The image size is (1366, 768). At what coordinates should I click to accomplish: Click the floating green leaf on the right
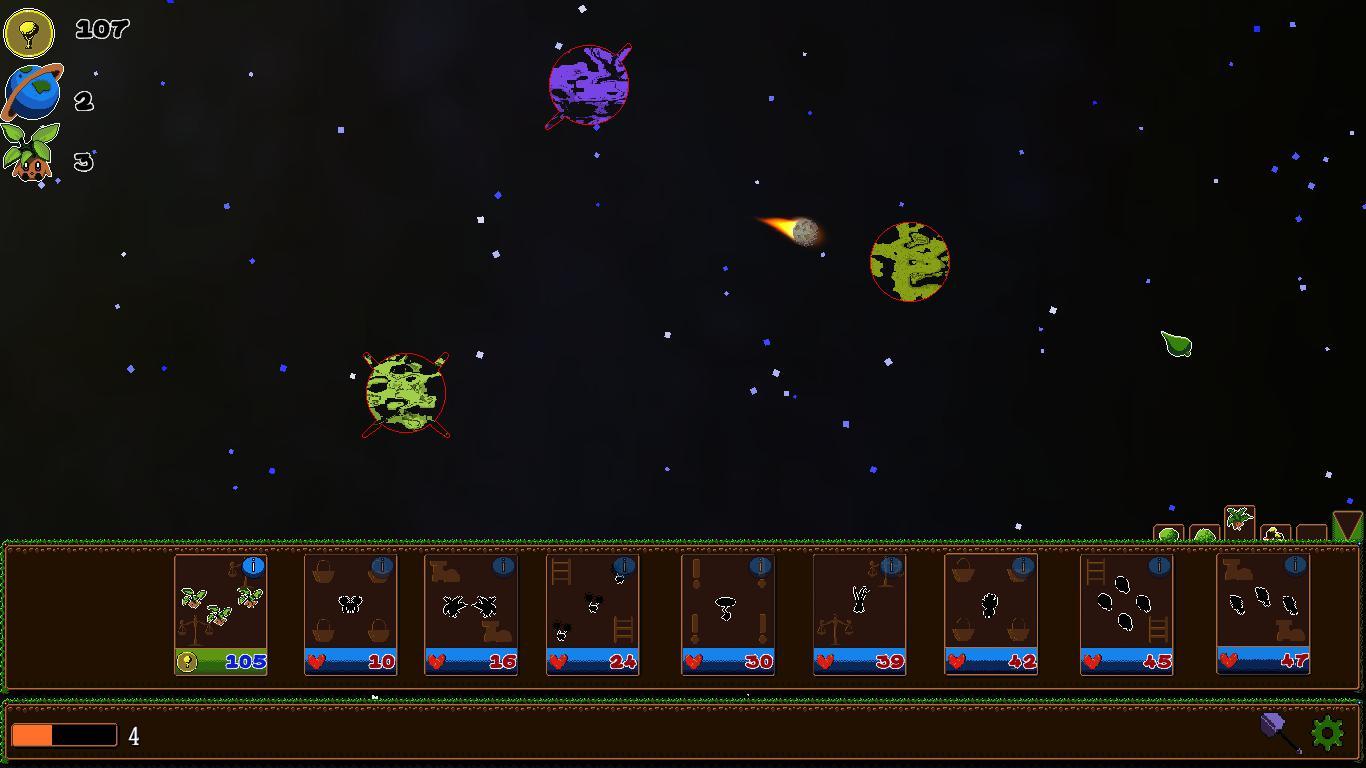point(1176,344)
